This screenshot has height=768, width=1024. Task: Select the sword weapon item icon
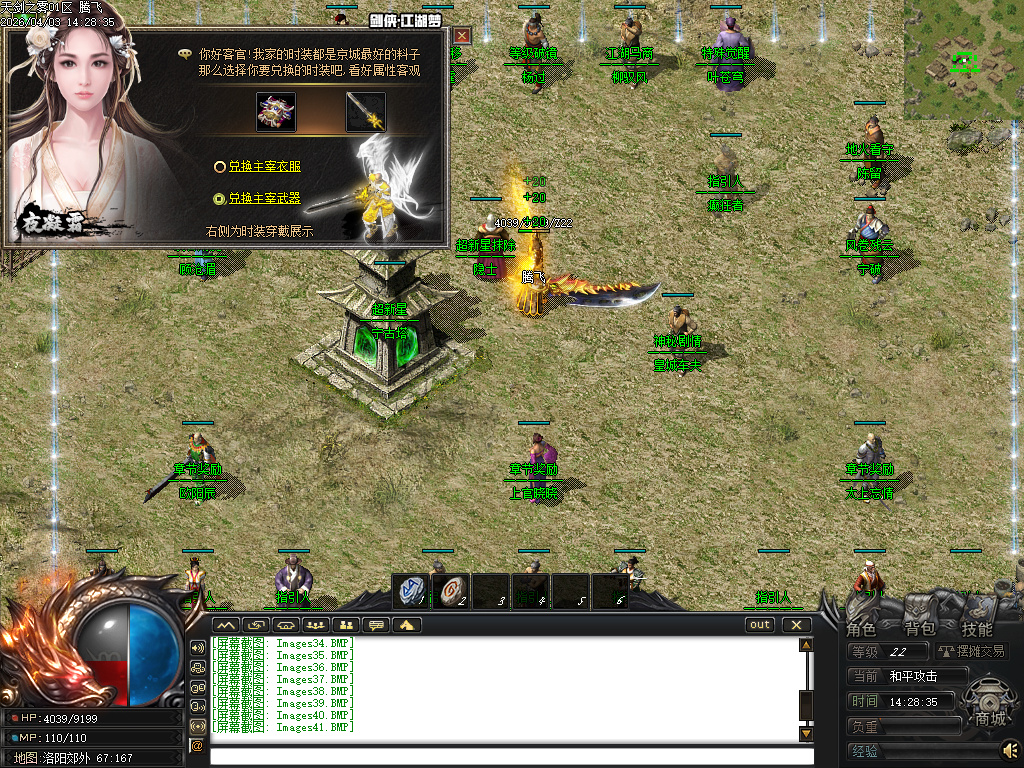366,112
